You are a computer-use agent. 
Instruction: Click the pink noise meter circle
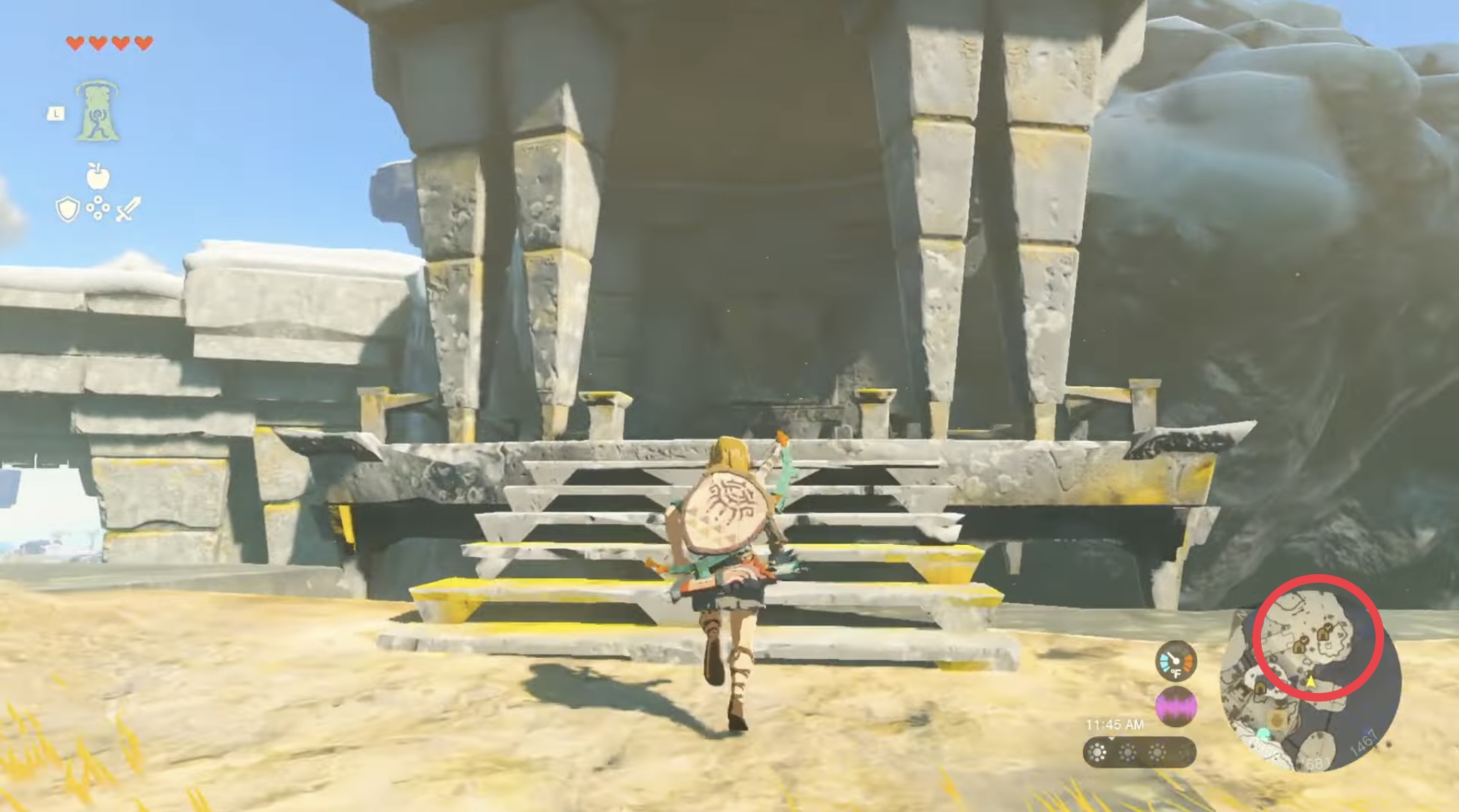click(1175, 706)
